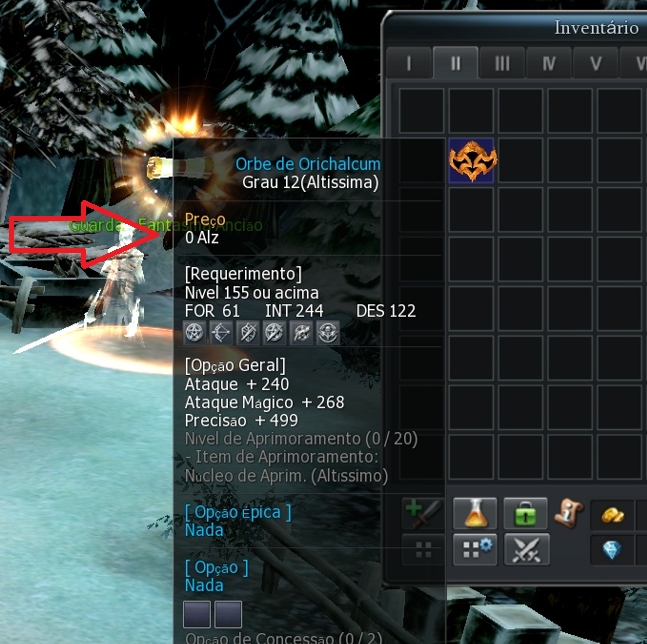
Task: Click the crossed swords button
Action: pyautogui.click(x=525, y=549)
